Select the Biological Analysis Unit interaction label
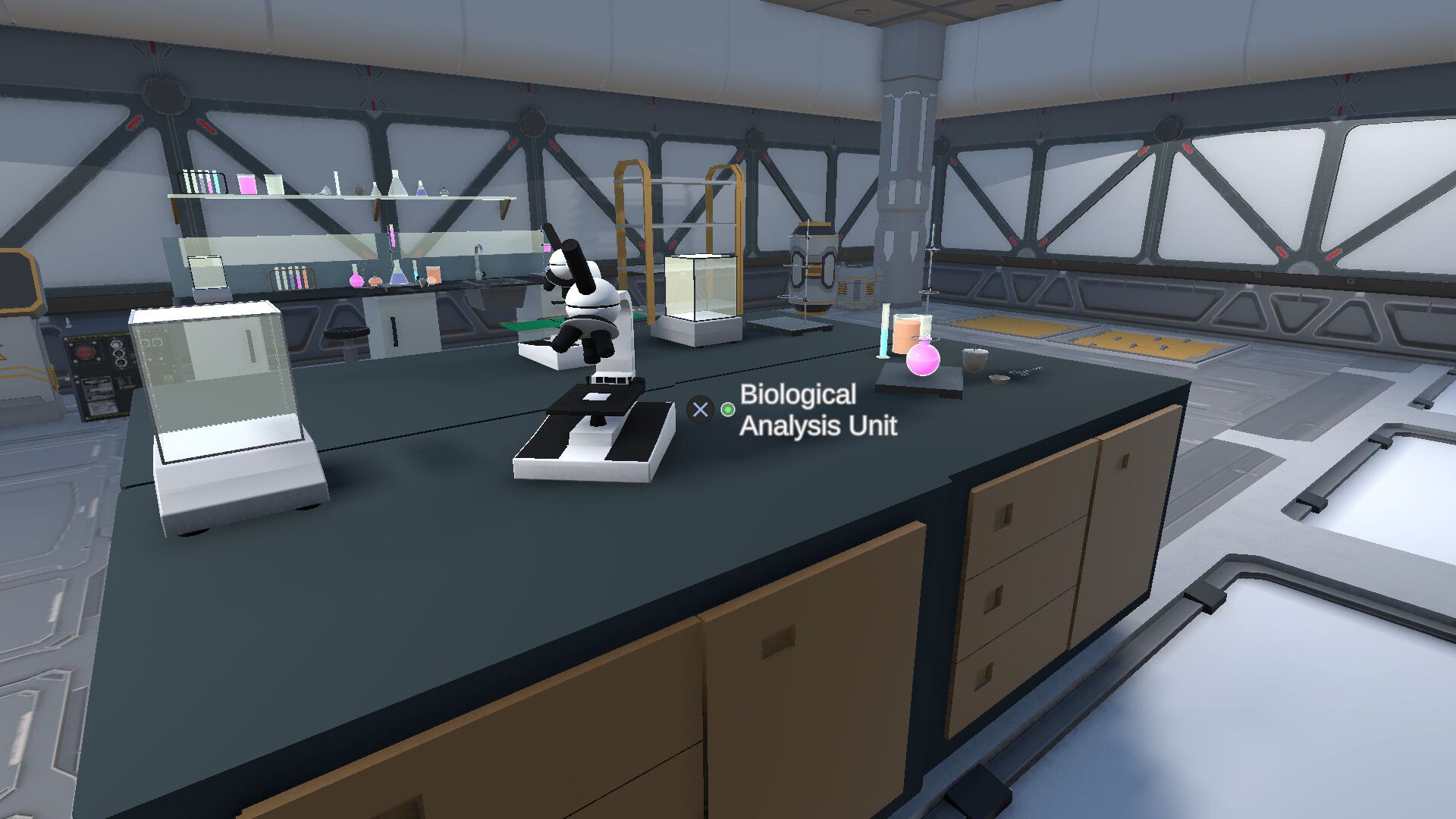This screenshot has height=819, width=1456. [x=817, y=409]
